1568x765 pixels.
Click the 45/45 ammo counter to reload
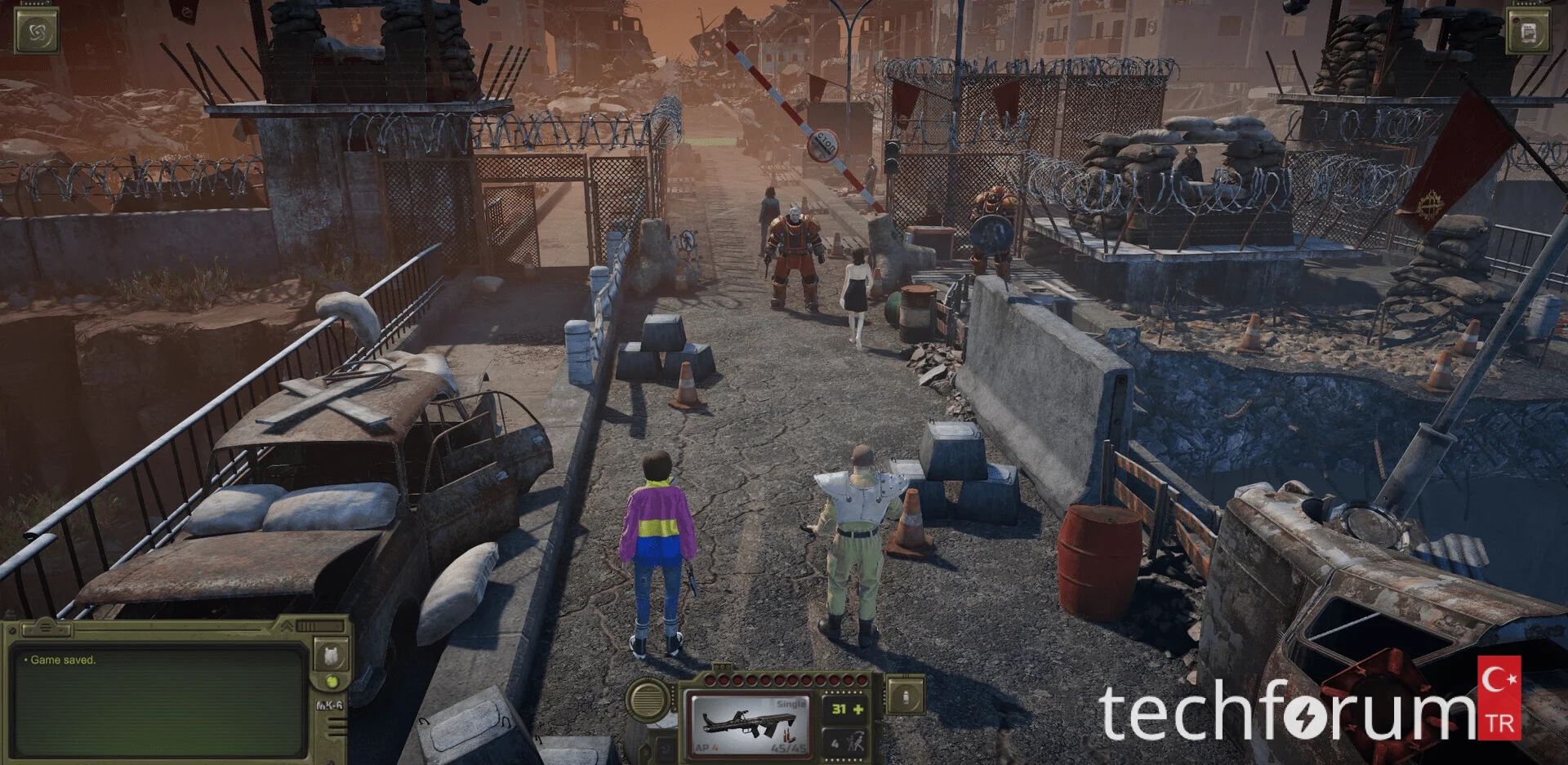(788, 748)
